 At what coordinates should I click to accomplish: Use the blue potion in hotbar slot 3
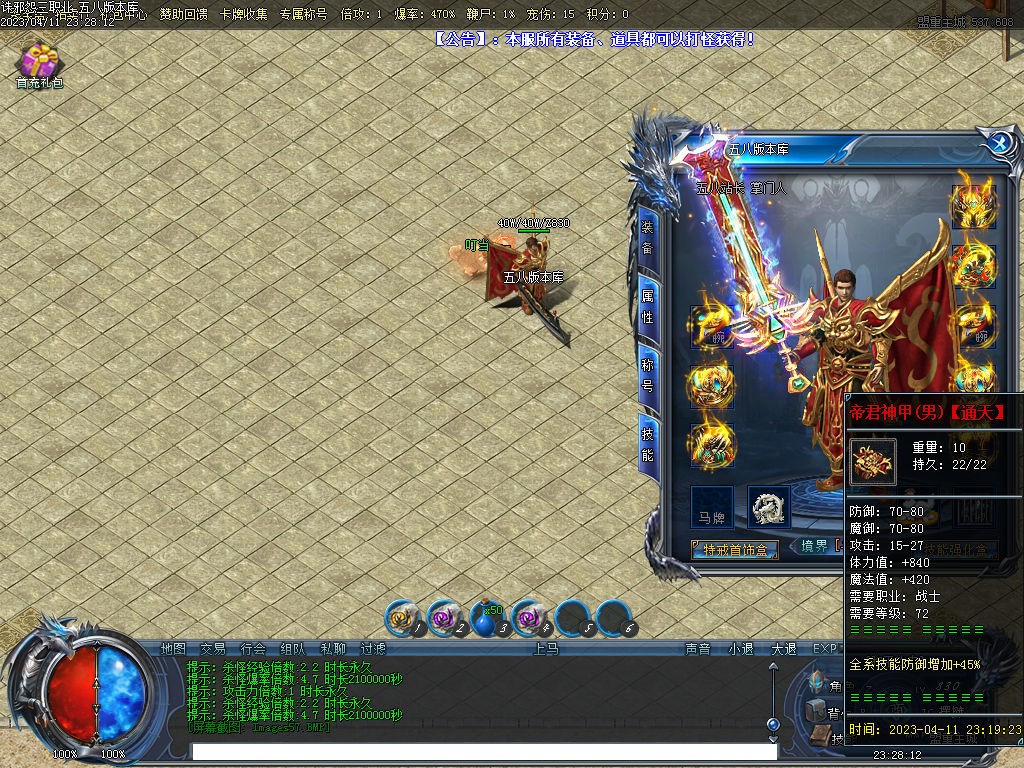tap(487, 620)
